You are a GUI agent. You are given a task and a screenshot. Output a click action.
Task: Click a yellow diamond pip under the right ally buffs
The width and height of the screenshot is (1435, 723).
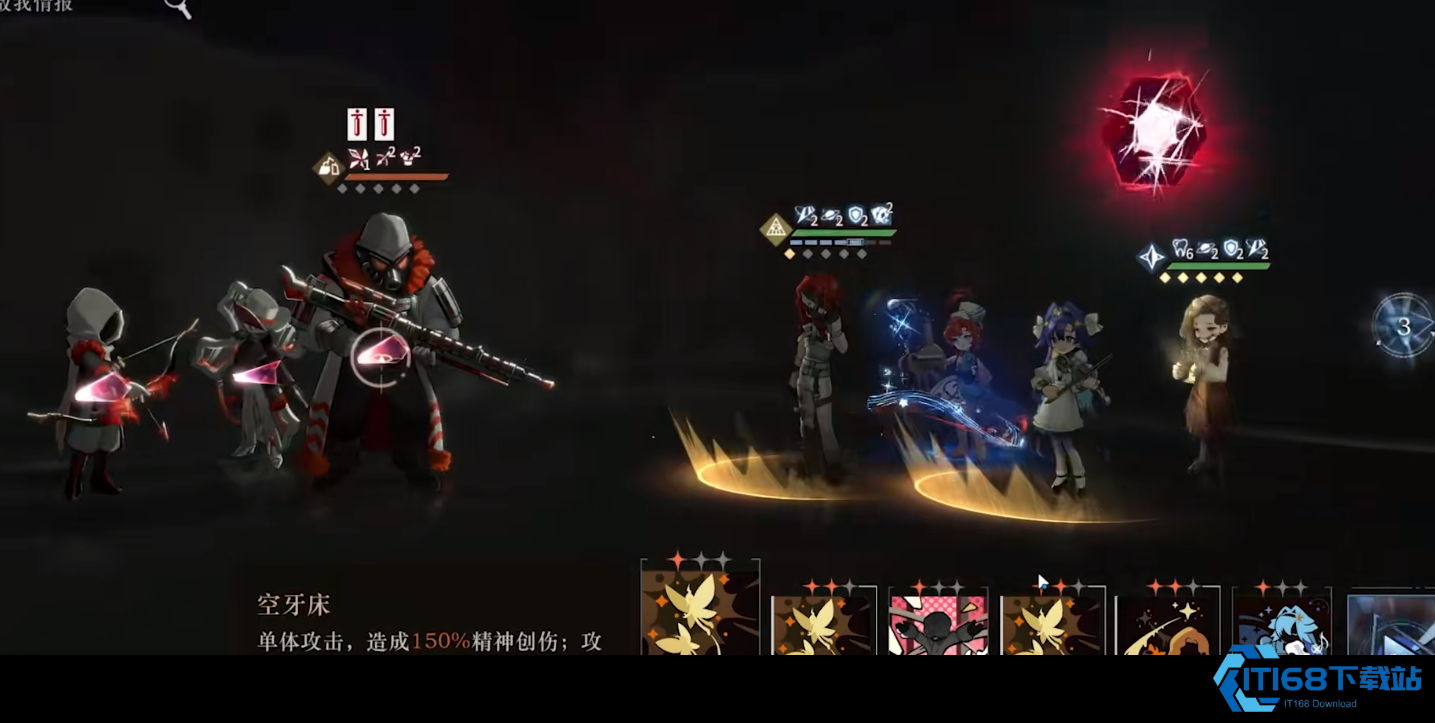pyautogui.click(x=1165, y=277)
